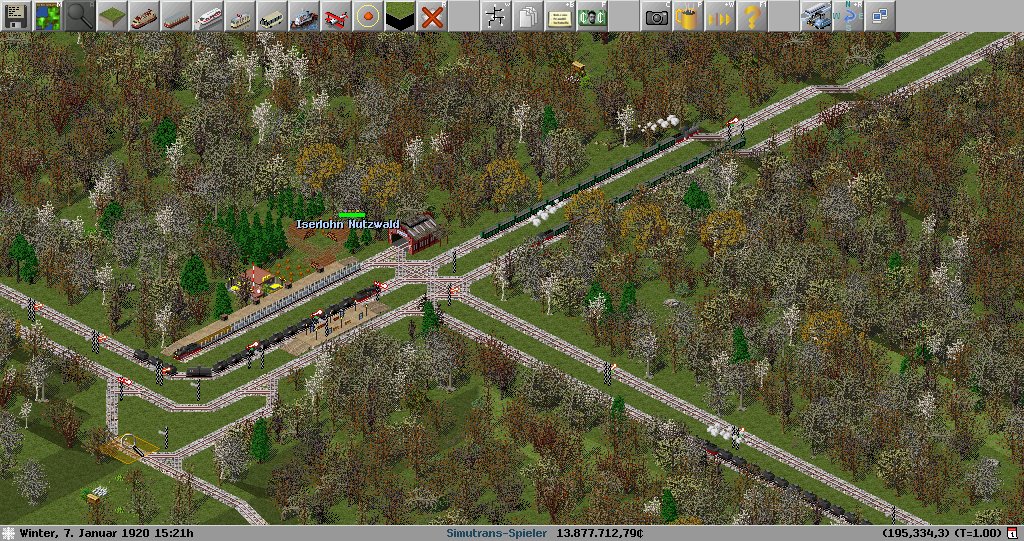Activate fast forward arrows

tap(720, 16)
